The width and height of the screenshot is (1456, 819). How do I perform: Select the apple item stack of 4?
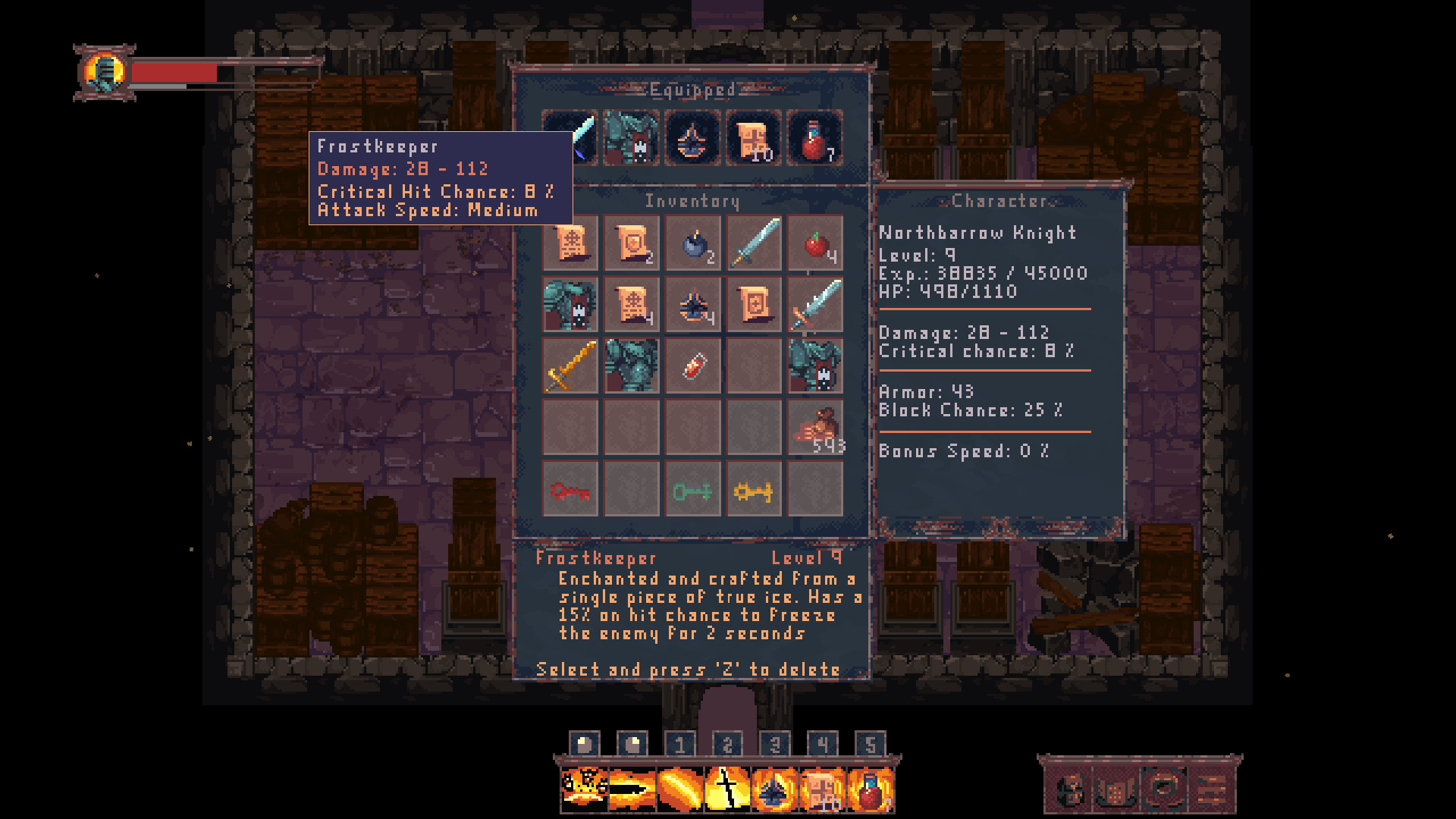pos(814,244)
